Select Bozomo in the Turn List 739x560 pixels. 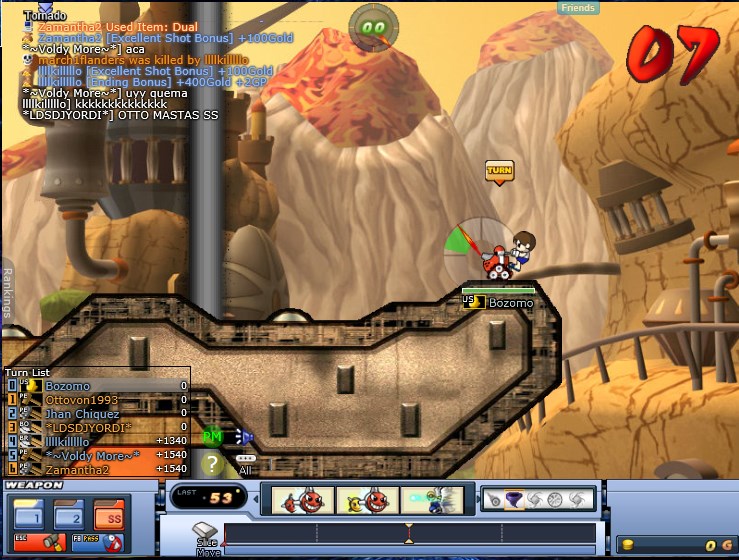67,386
